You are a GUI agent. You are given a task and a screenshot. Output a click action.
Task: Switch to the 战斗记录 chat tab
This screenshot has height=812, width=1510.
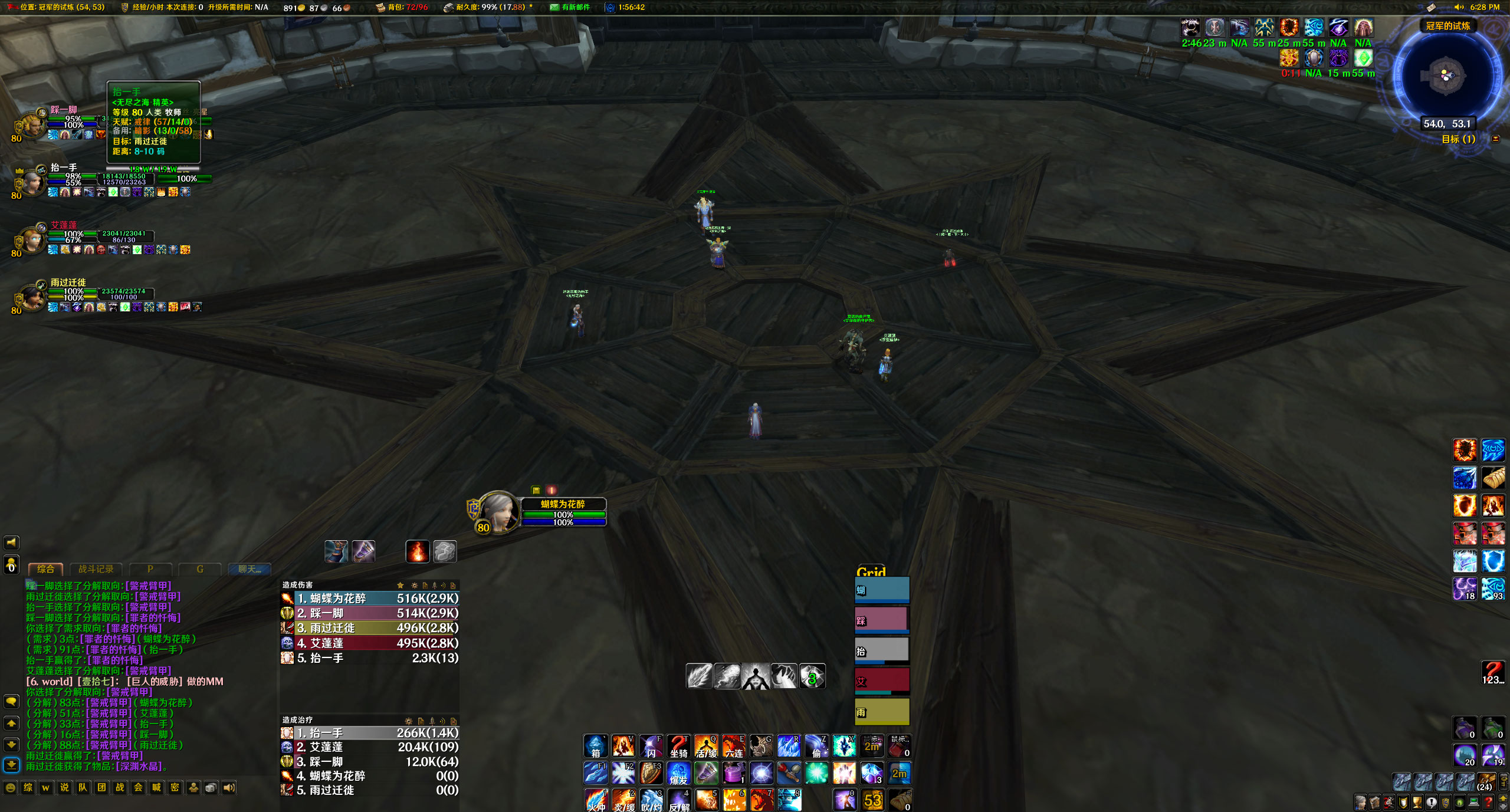(95, 570)
